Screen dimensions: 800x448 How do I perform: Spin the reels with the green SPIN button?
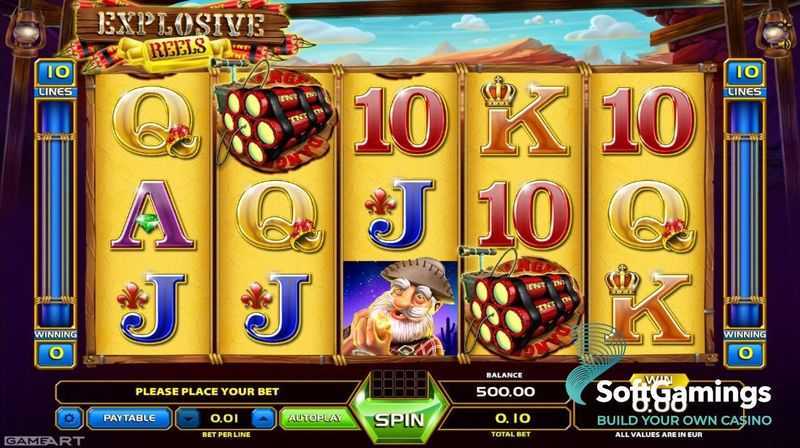399,419
